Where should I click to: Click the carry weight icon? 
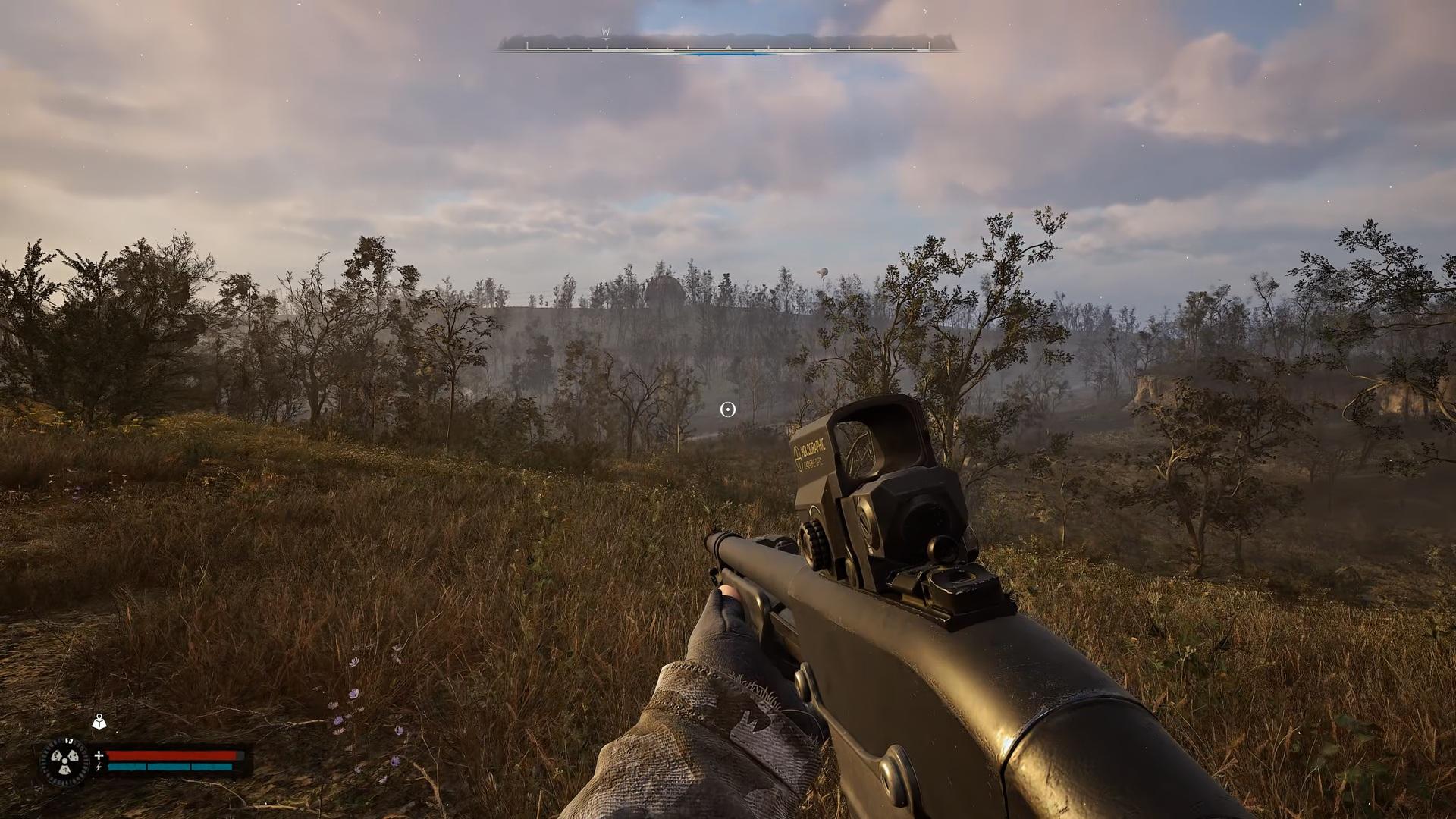coord(99,722)
